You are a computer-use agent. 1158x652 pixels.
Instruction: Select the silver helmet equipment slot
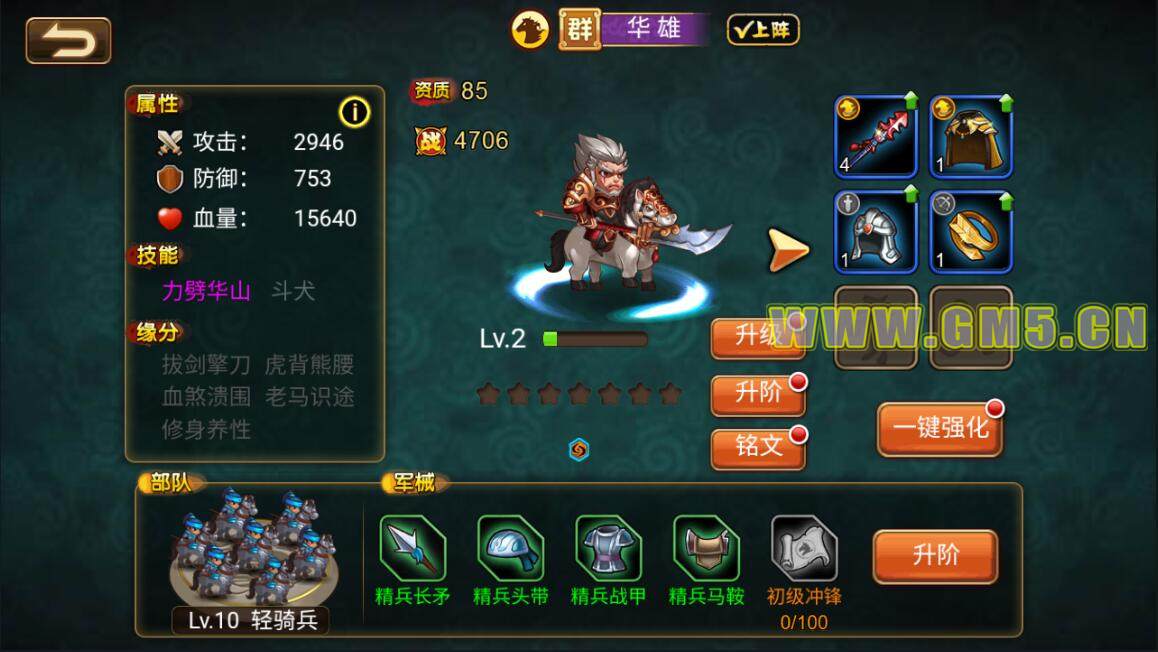click(876, 231)
